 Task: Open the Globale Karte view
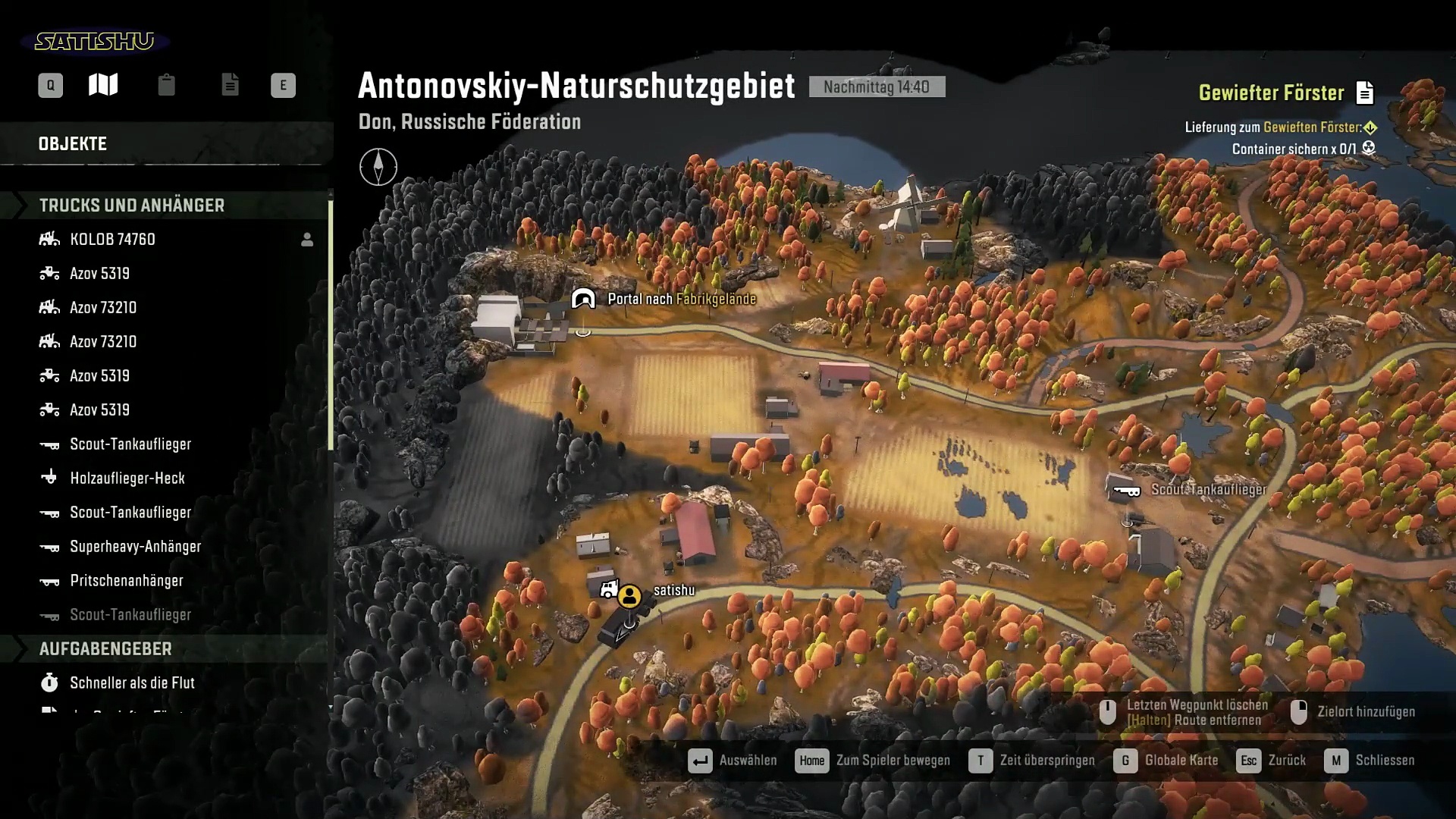[x=1166, y=761]
